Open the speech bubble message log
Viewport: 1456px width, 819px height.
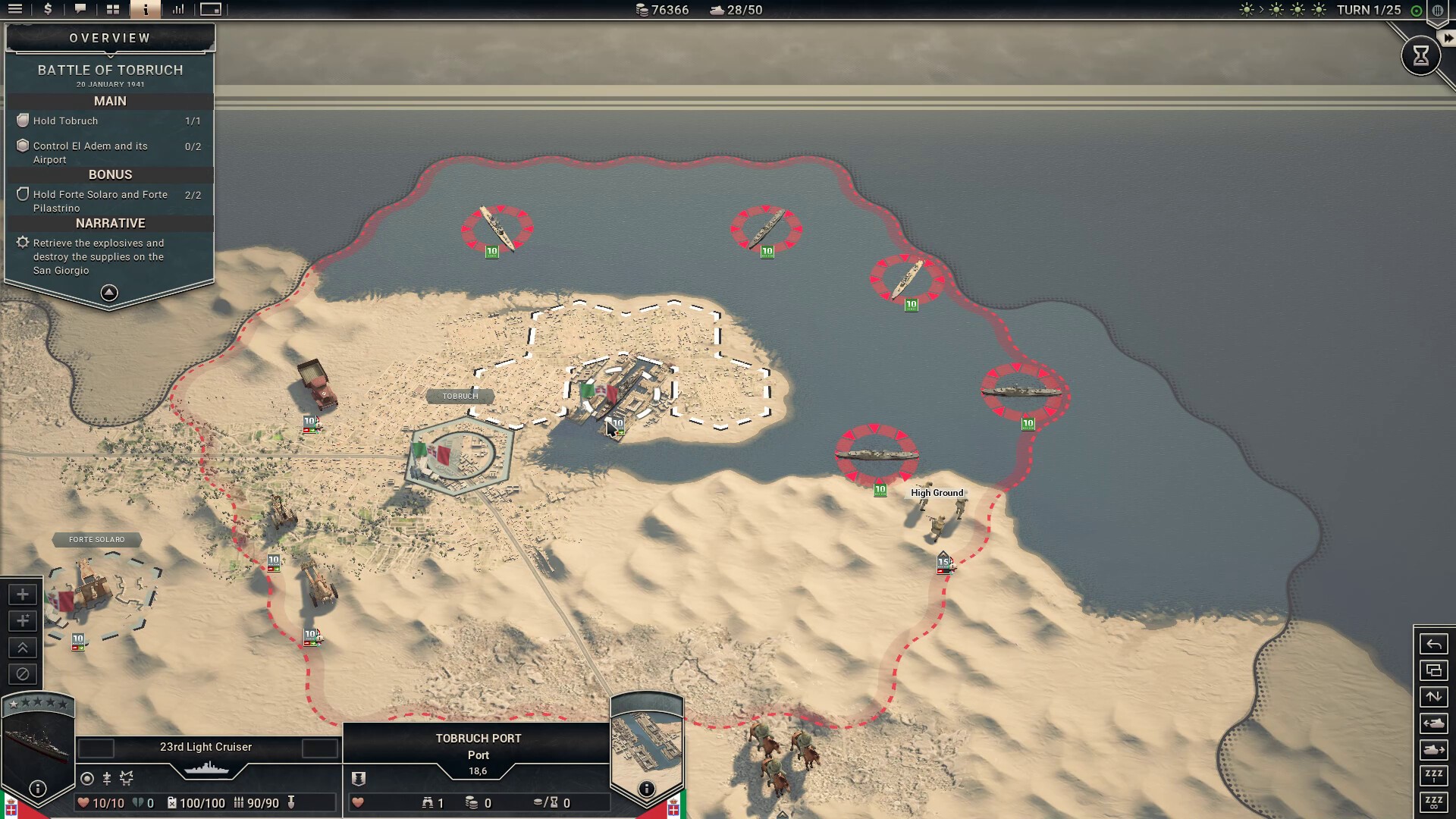(80, 10)
